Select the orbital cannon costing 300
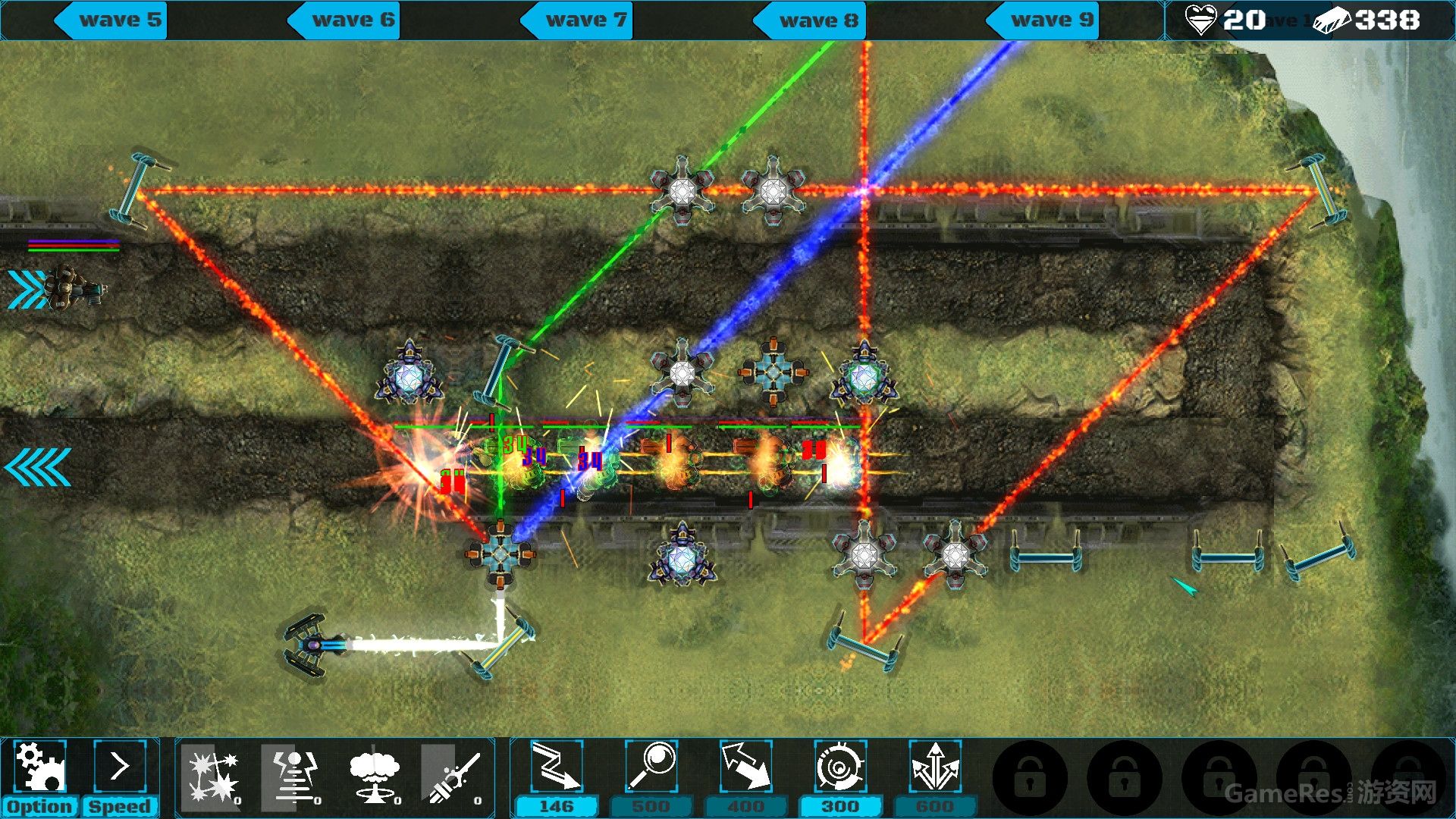The height and width of the screenshot is (819, 1456). pos(842,767)
